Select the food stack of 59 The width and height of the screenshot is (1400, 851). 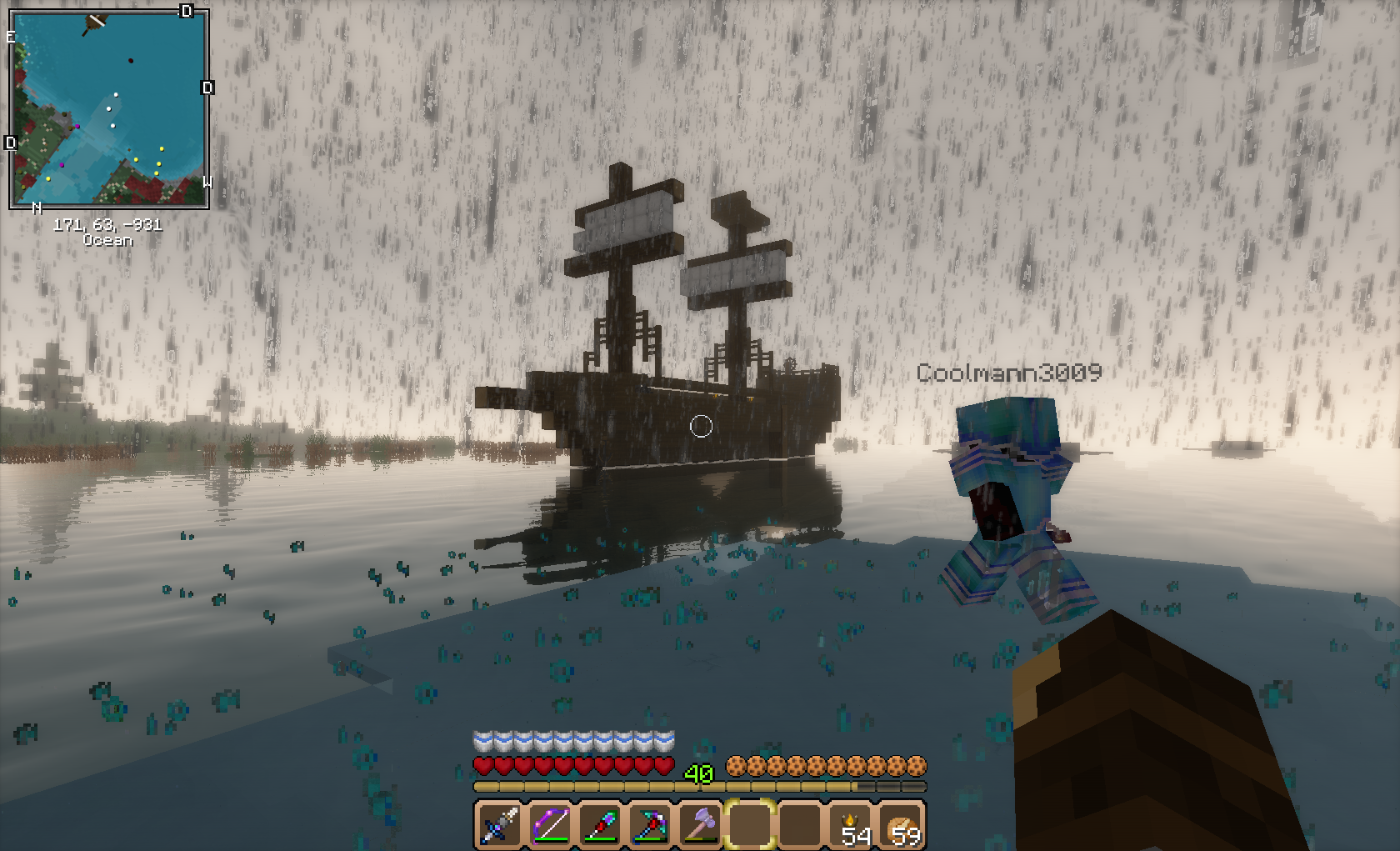902,825
